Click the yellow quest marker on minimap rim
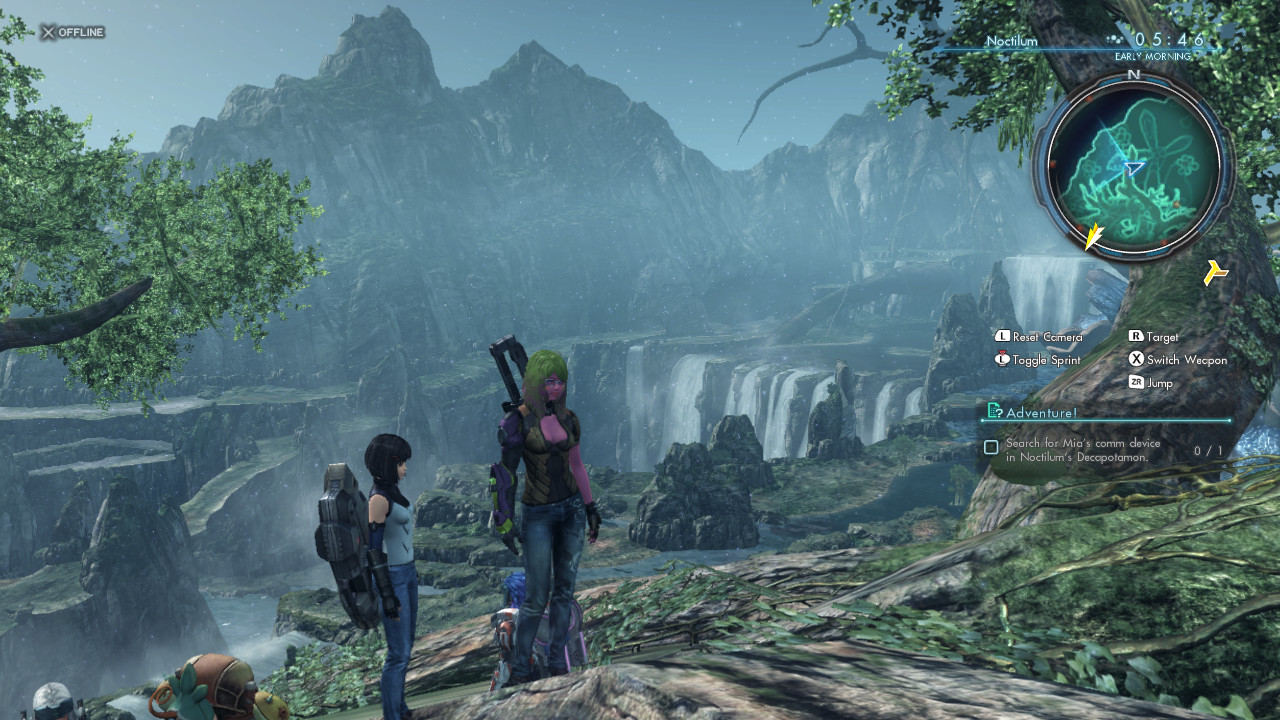Screen dimensions: 1280x720 [x=1094, y=236]
